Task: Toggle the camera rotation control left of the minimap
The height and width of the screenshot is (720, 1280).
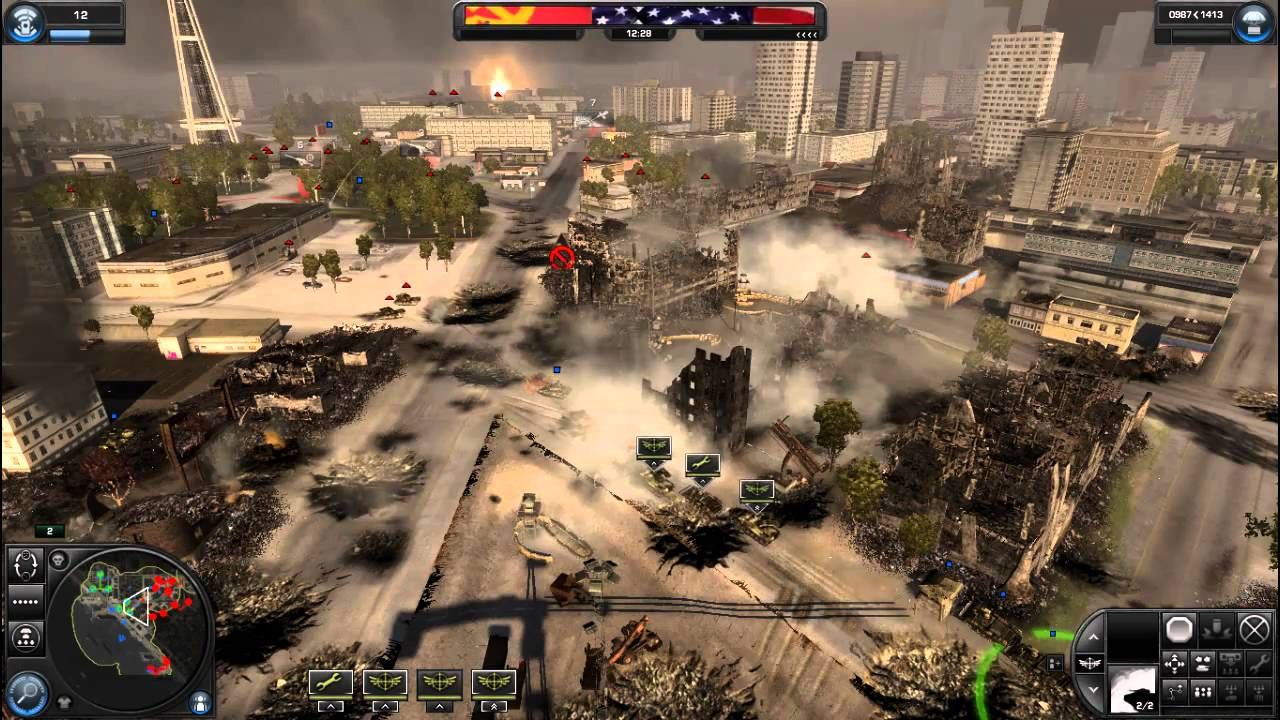Action: (x=26, y=566)
